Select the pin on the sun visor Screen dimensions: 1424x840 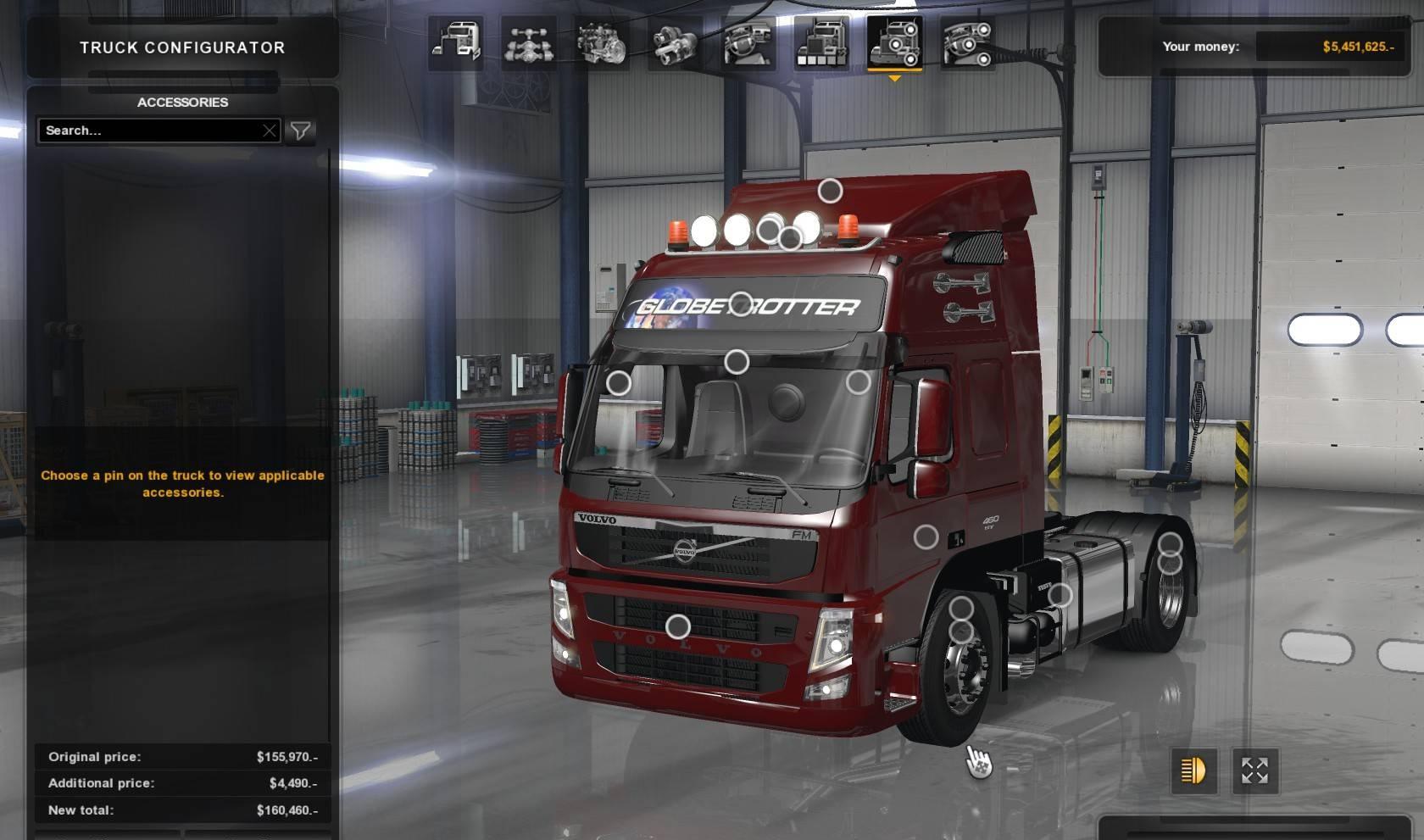pyautogui.click(x=737, y=362)
